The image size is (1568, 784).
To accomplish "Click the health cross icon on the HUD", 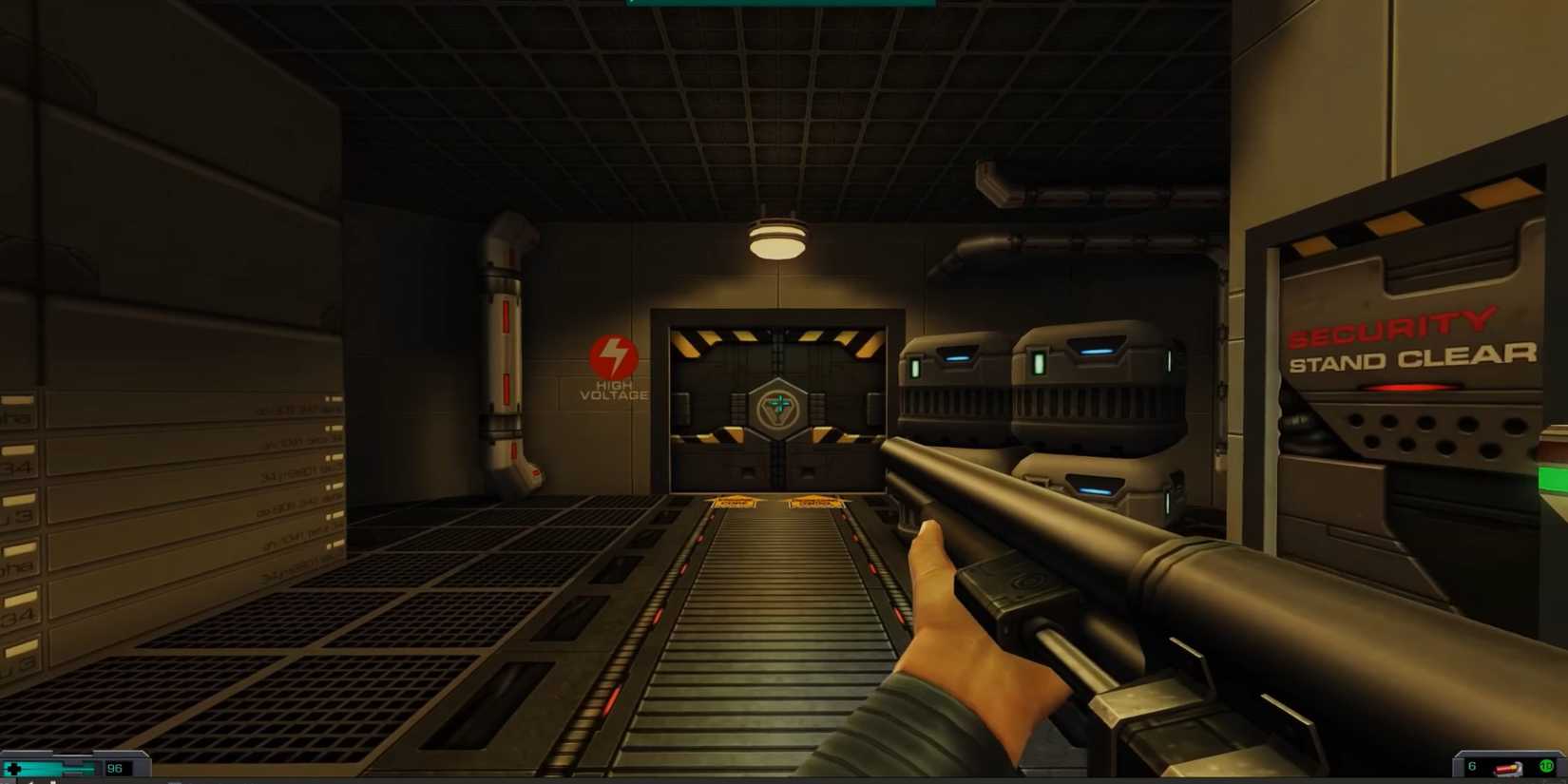I will [13, 768].
